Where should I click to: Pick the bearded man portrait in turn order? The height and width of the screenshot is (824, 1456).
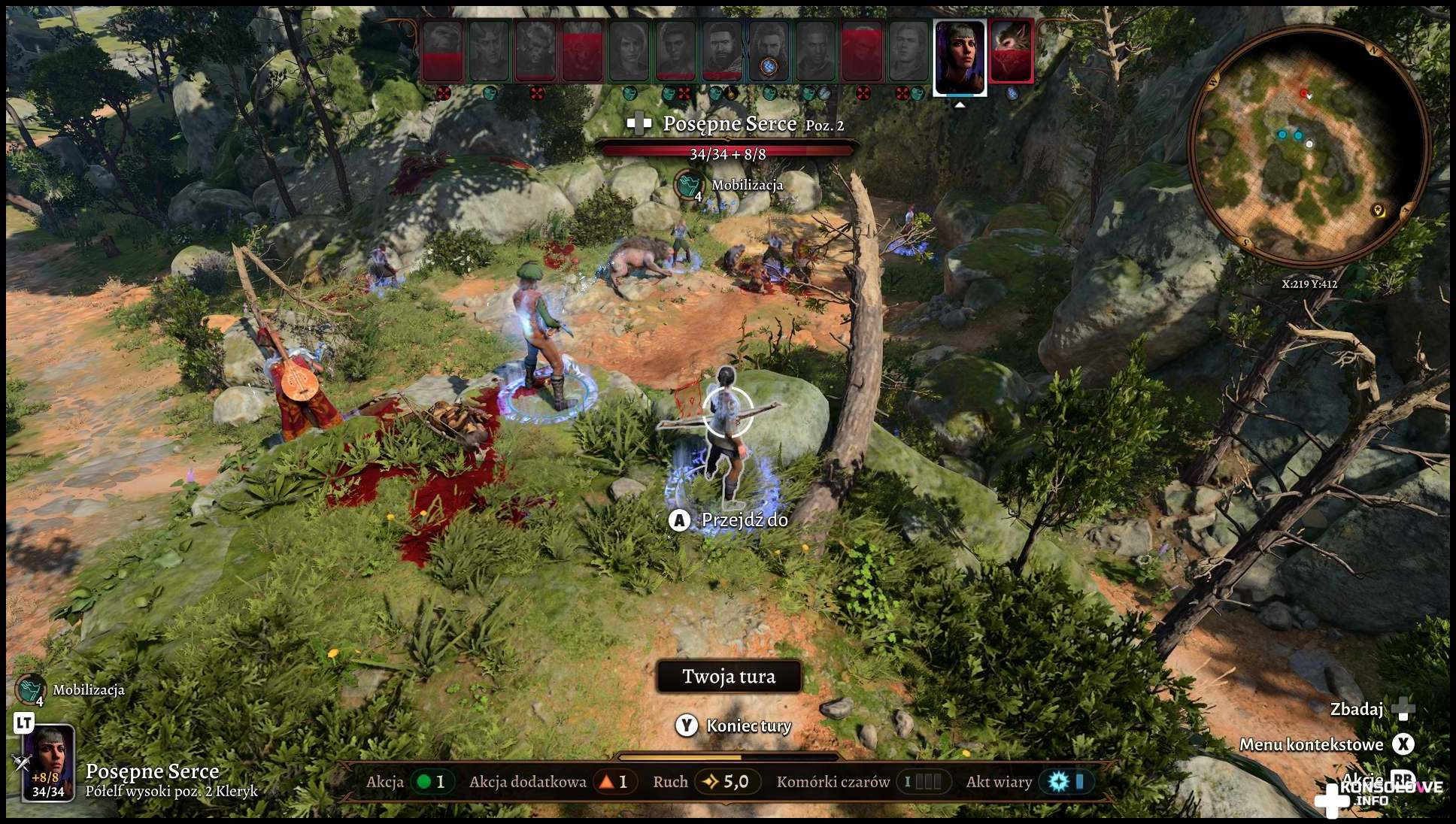723,51
